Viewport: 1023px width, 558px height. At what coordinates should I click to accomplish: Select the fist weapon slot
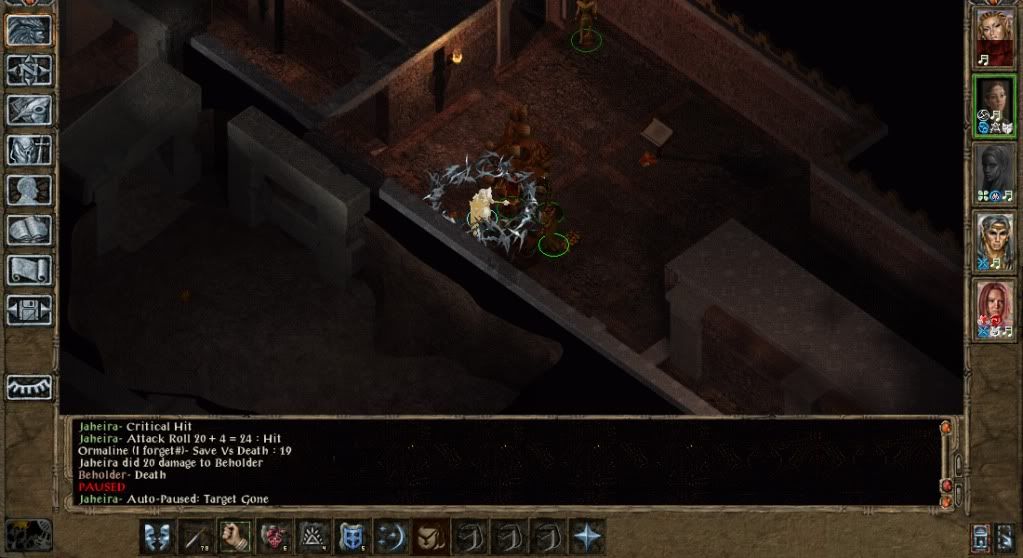[233, 536]
